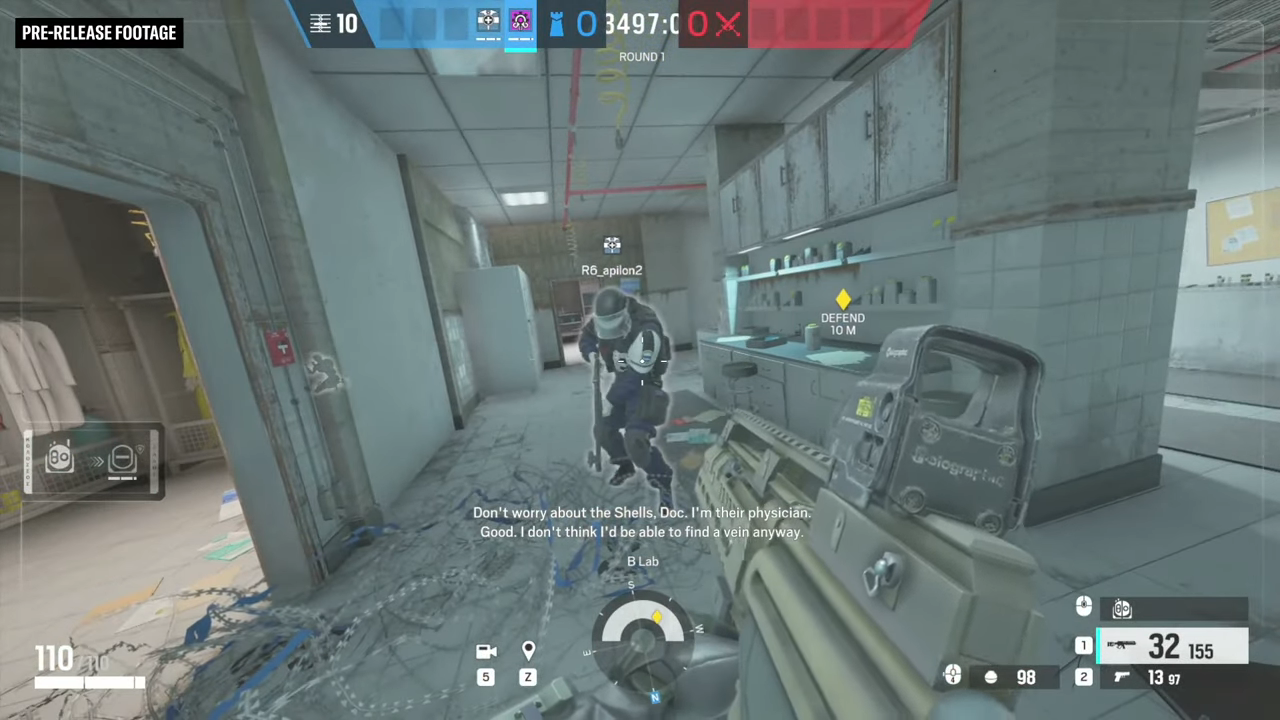Click the circular compass dial
Screen dimensions: 1280x720
(x=641, y=636)
